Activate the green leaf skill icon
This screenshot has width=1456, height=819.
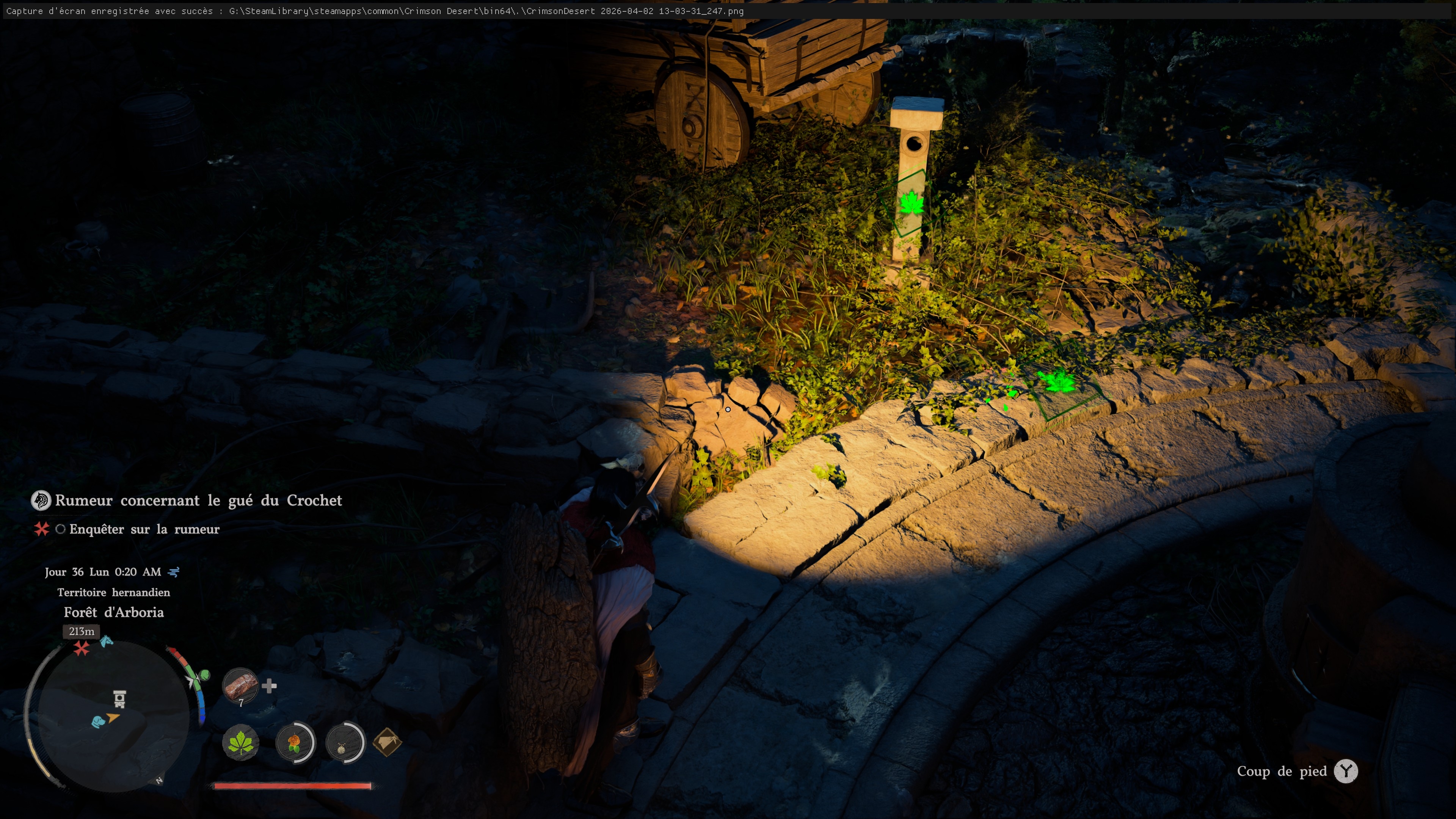click(241, 742)
